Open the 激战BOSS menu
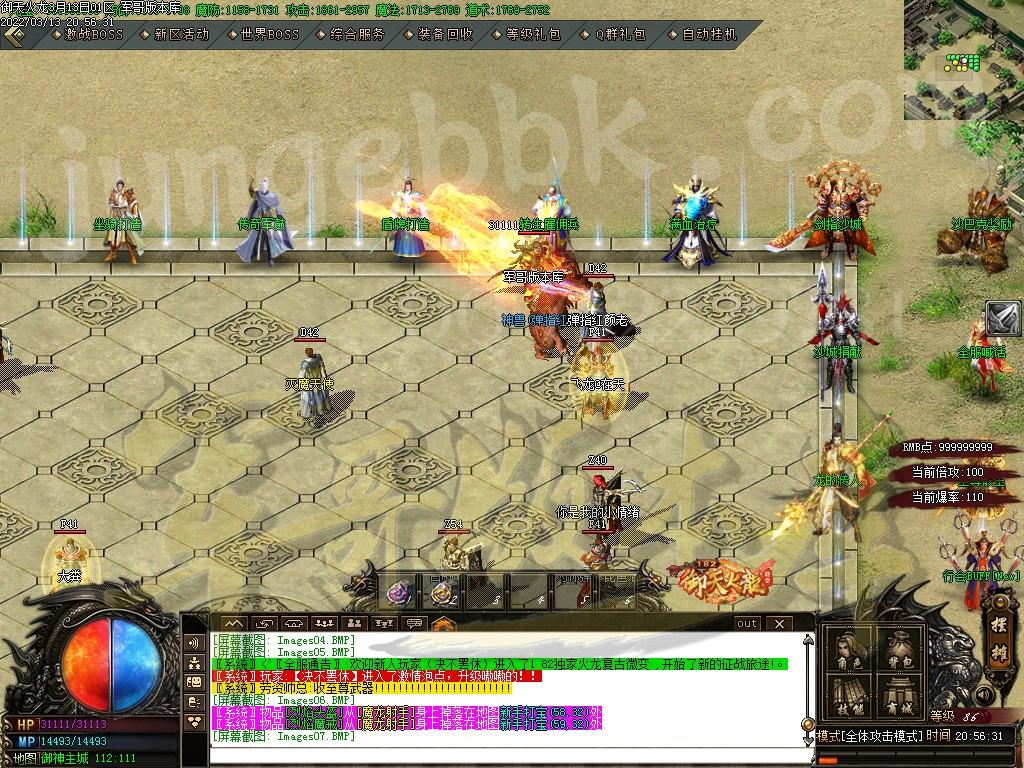Viewport: 1024px width, 768px height. click(94, 34)
